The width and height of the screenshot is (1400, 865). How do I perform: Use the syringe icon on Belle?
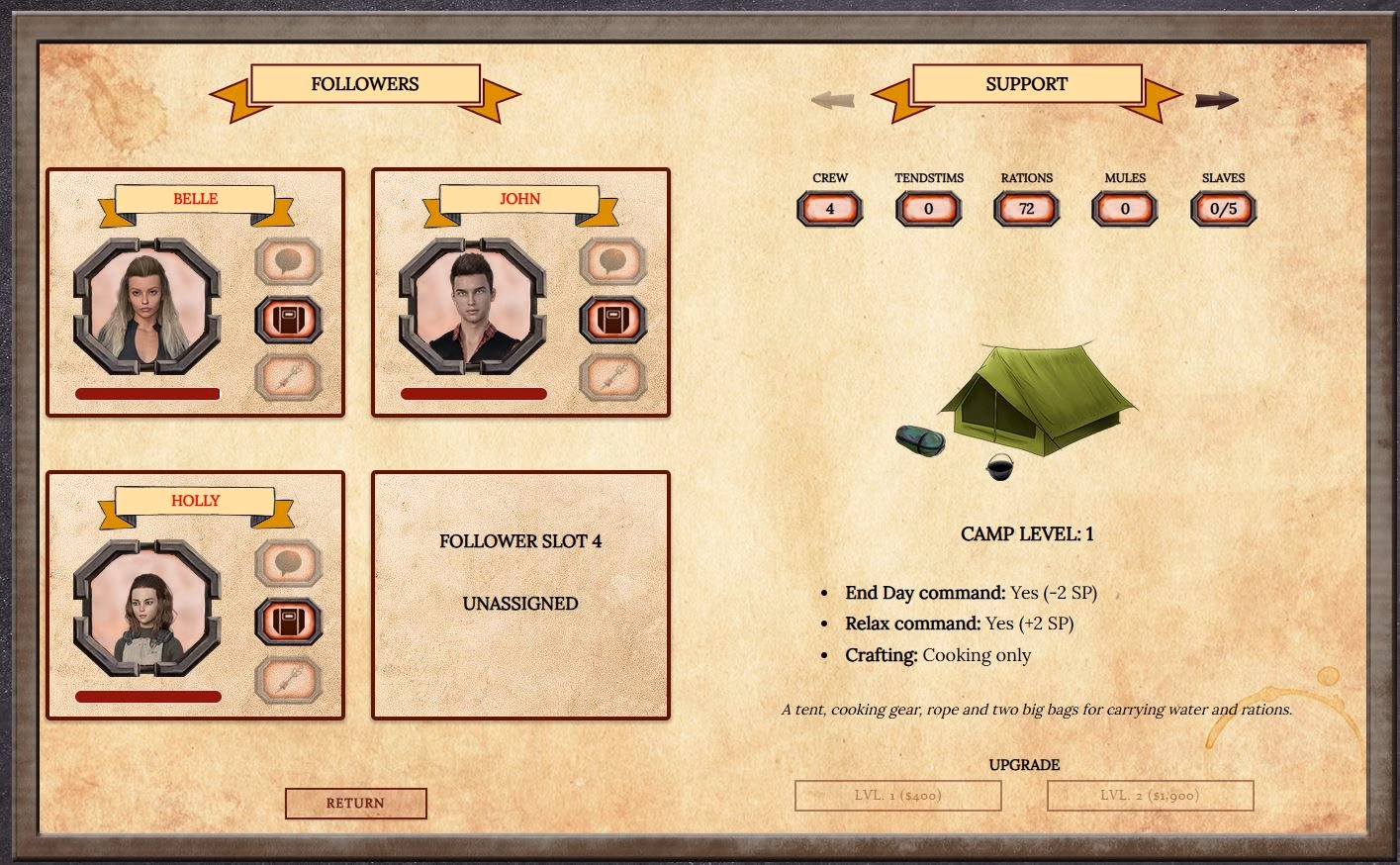289,377
